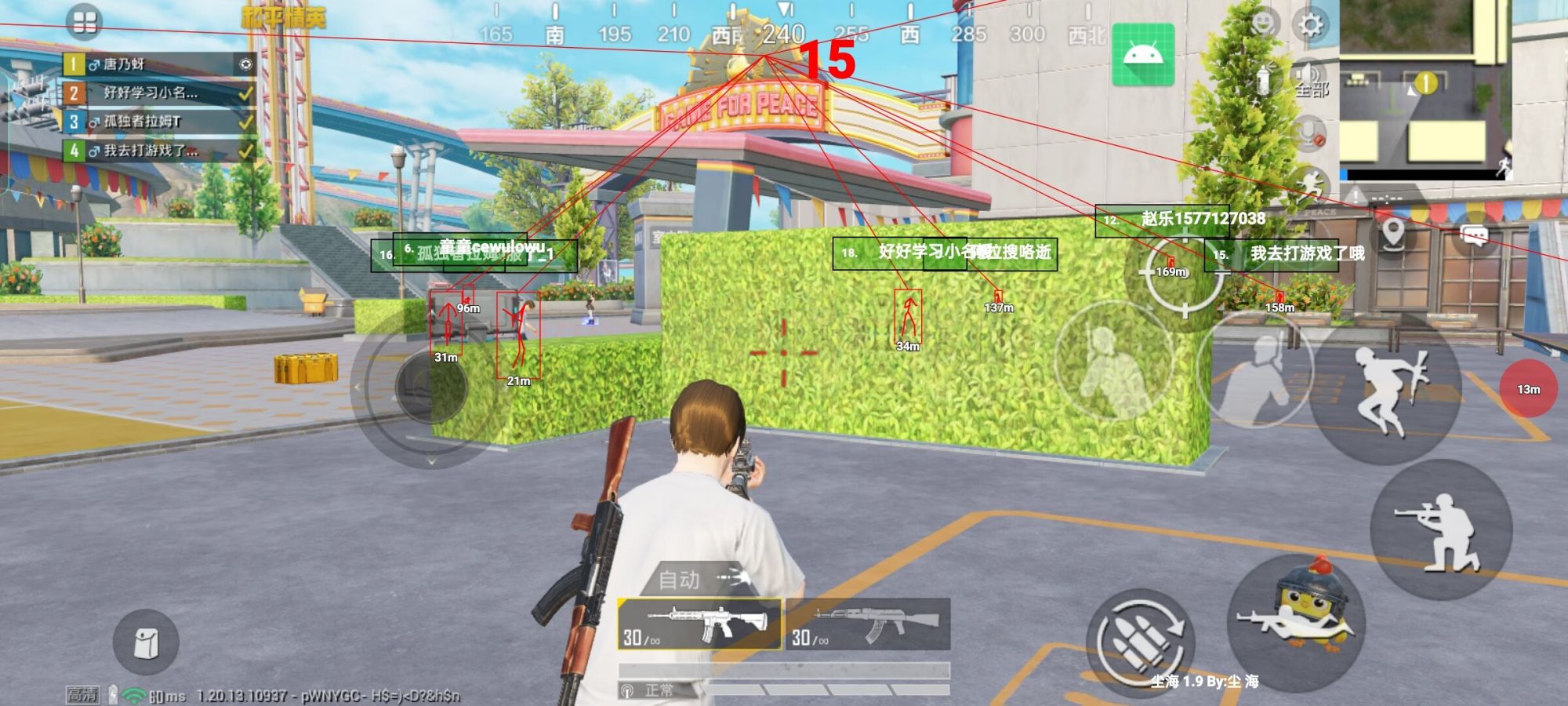
Task: Open the settings gear icon
Action: point(1310,25)
